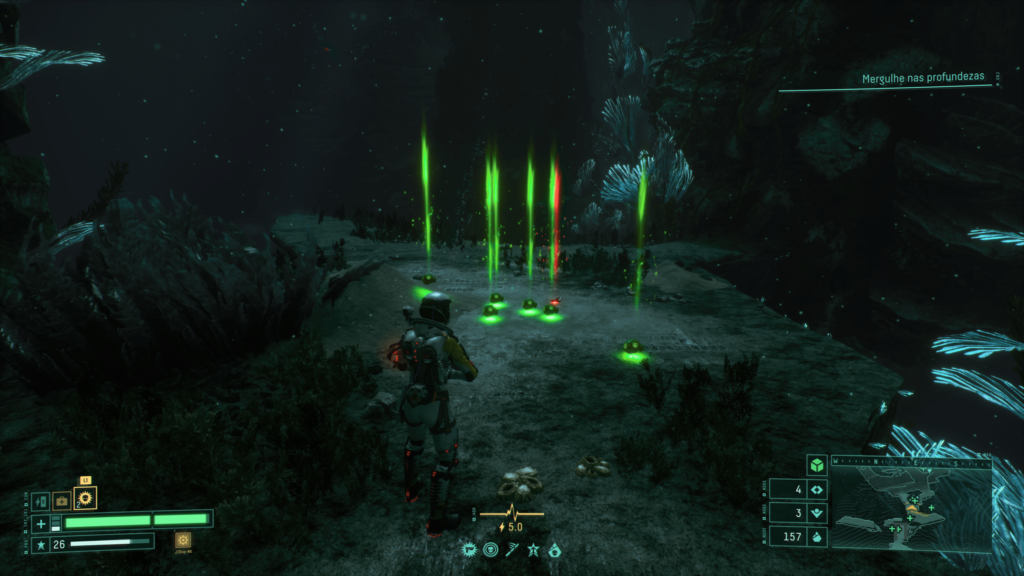Screen dimensions: 1024x576
Task: Click the downward chevron resource icon
Action: point(816,514)
